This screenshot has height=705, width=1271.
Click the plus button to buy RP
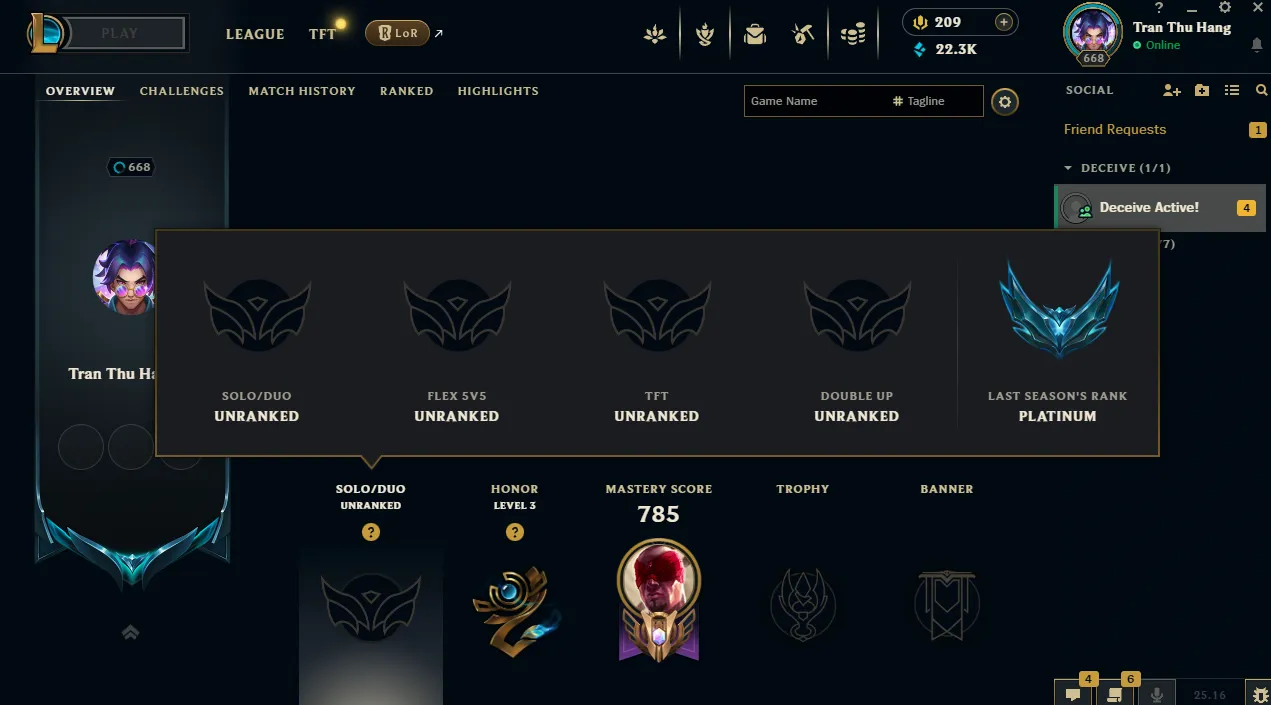tap(1004, 22)
